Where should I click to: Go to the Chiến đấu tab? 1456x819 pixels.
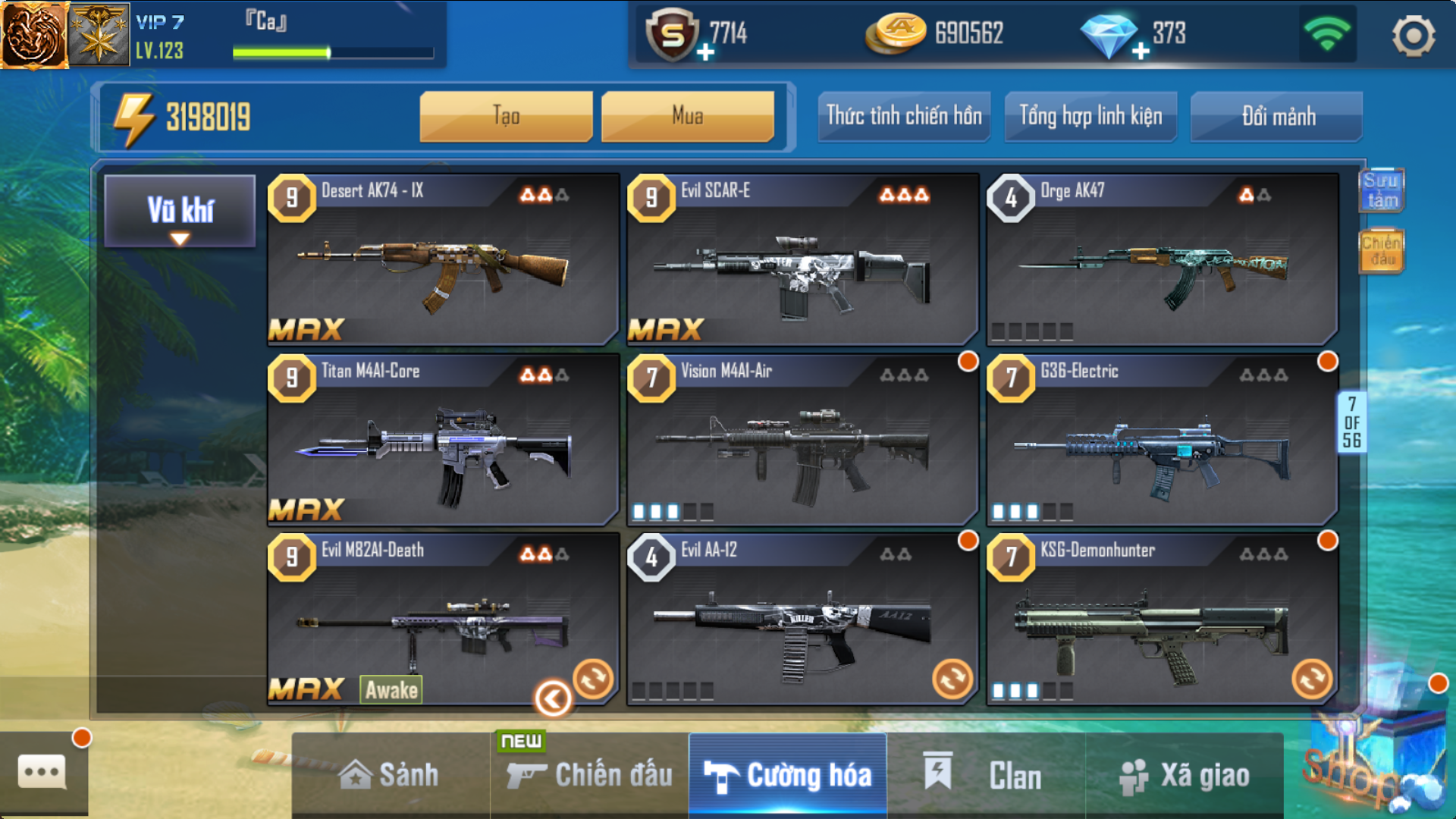[590, 775]
